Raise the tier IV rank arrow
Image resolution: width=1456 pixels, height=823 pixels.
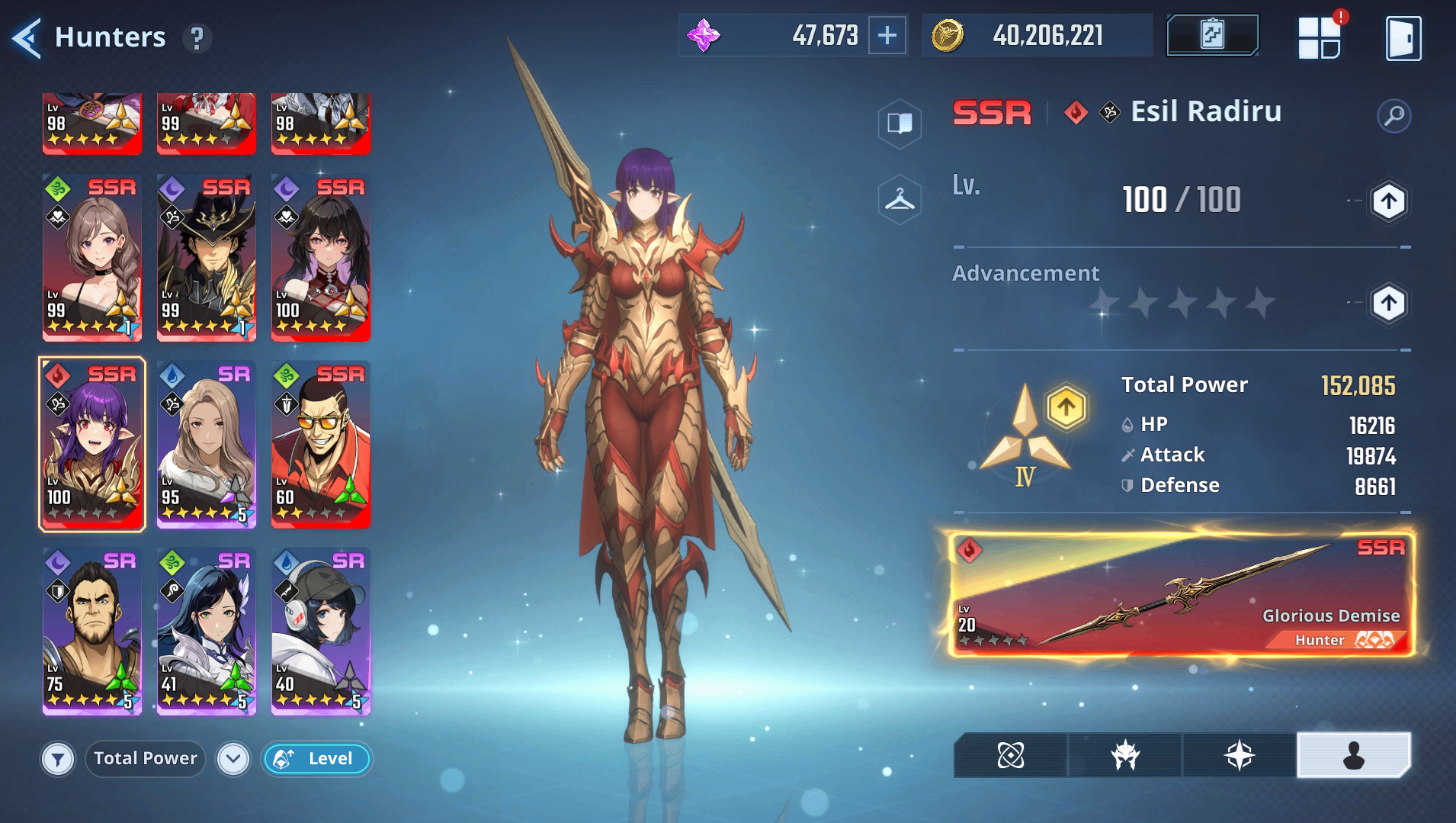[1066, 407]
